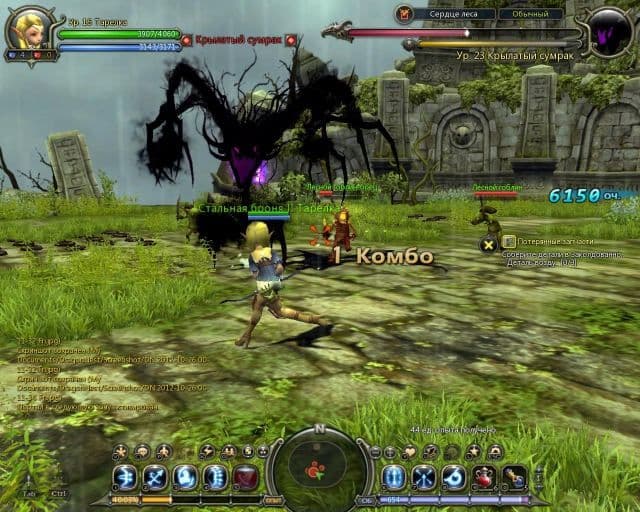Use the yellow-tipped item in last hotbar slot

click(x=514, y=478)
